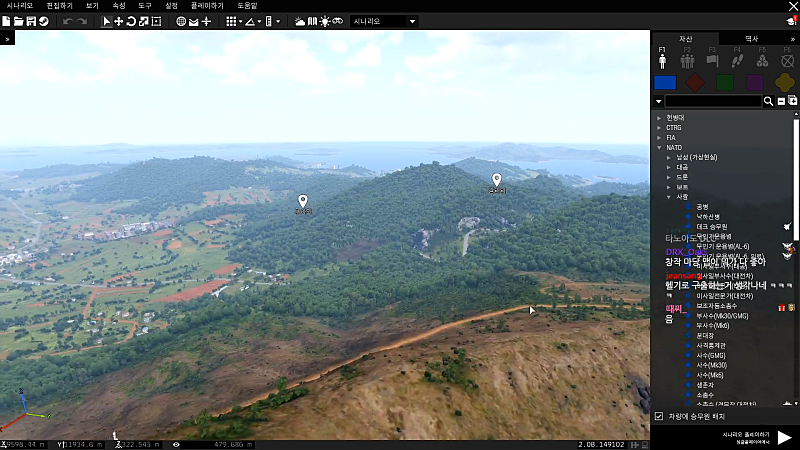Collapse the NATO tree entry
Screen dimensions: 800x450
tap(659, 147)
